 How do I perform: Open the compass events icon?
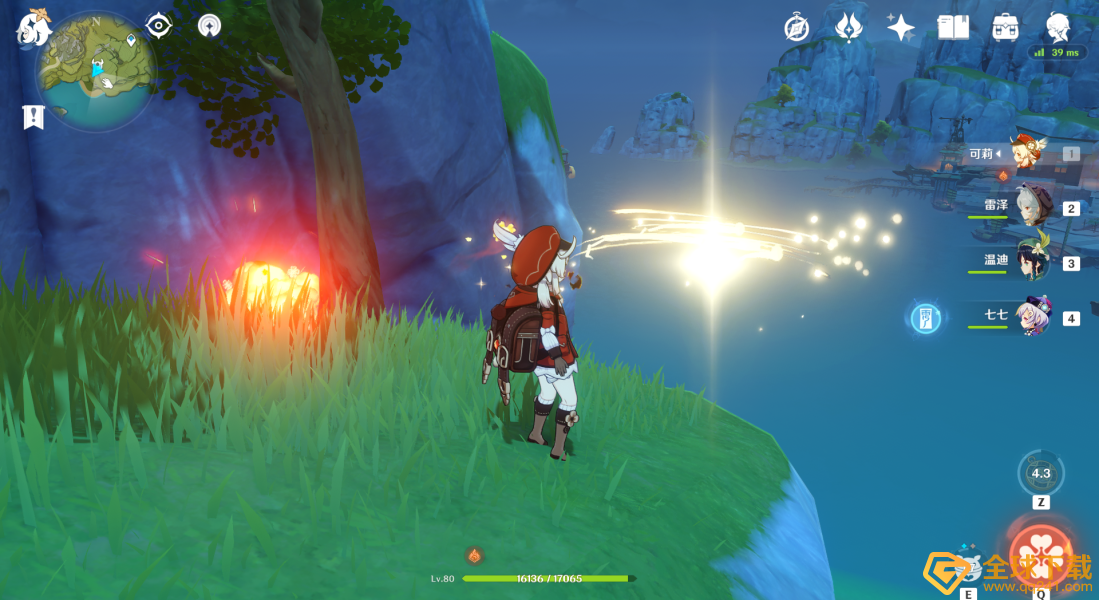tap(796, 28)
